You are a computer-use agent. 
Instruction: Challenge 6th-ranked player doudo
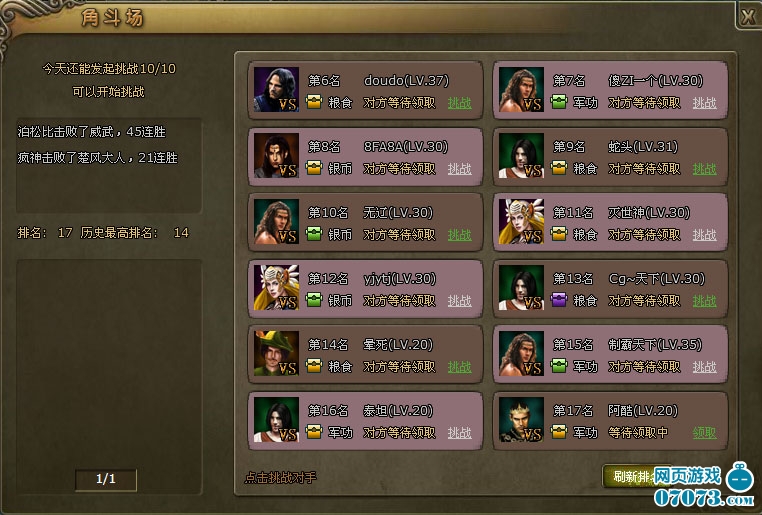point(459,102)
